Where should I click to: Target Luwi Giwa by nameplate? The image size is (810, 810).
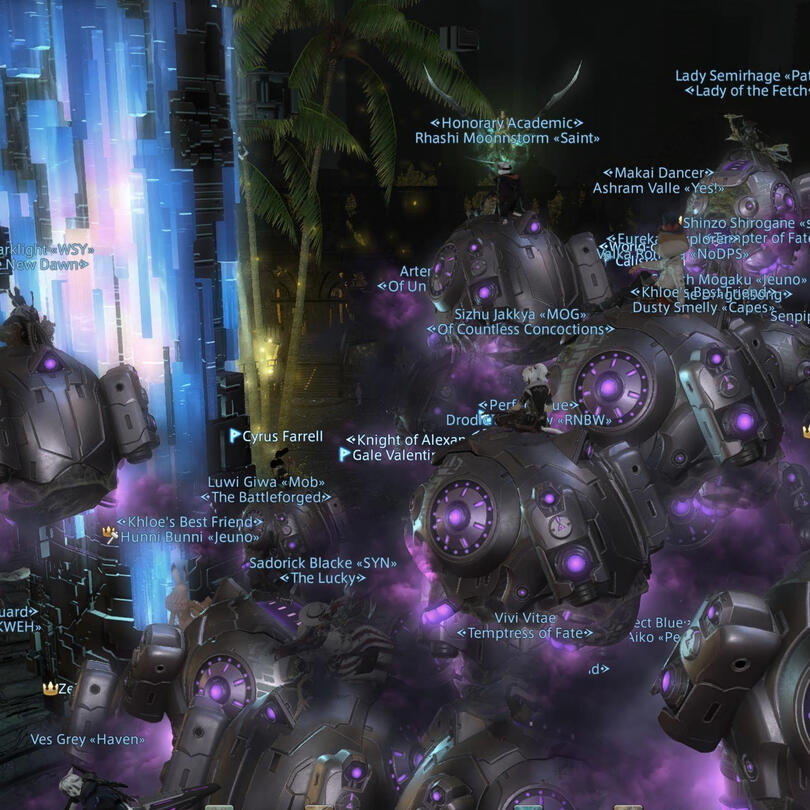[x=266, y=481]
